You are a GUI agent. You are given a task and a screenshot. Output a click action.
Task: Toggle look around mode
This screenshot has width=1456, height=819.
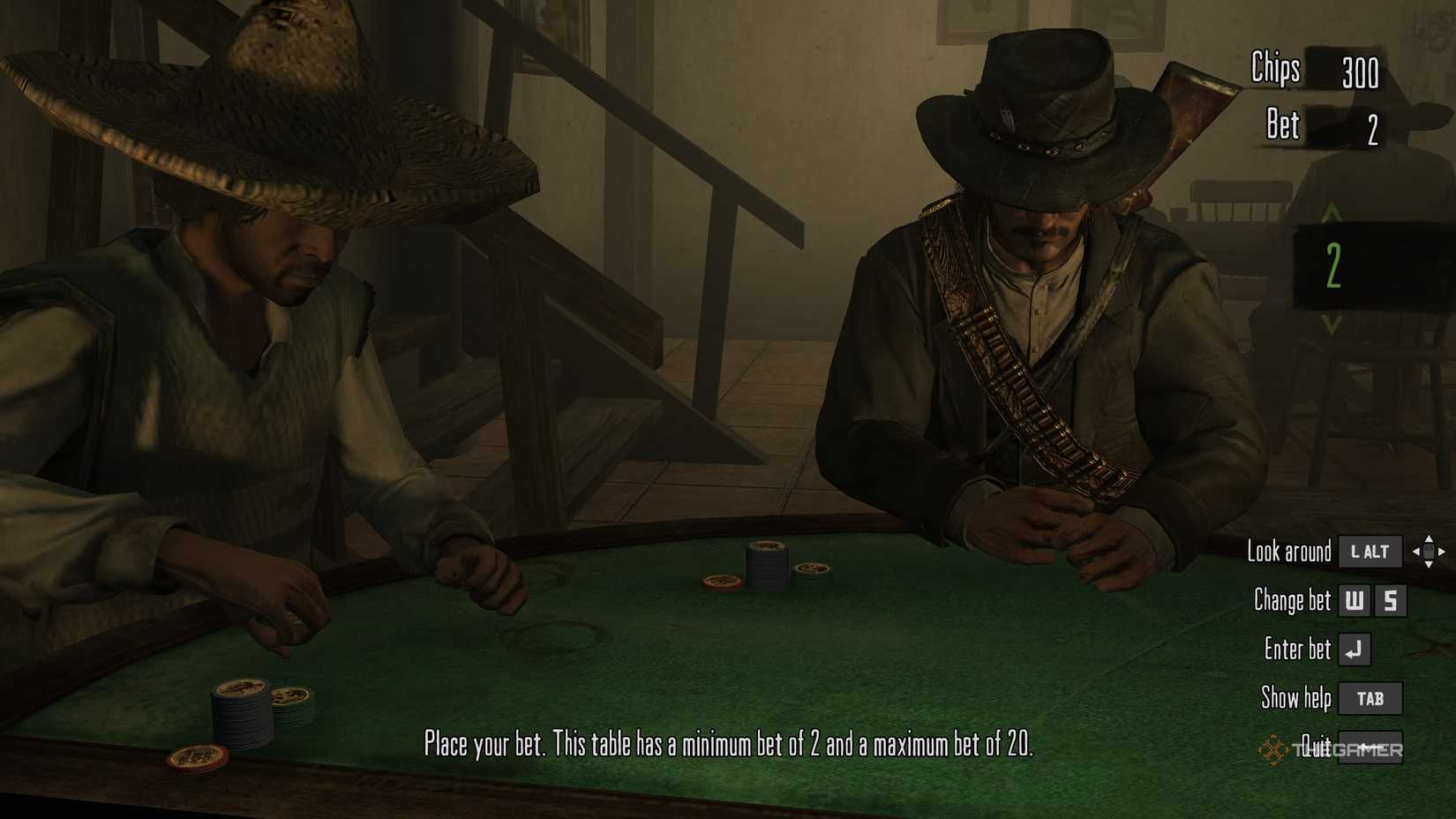pos(1289,550)
